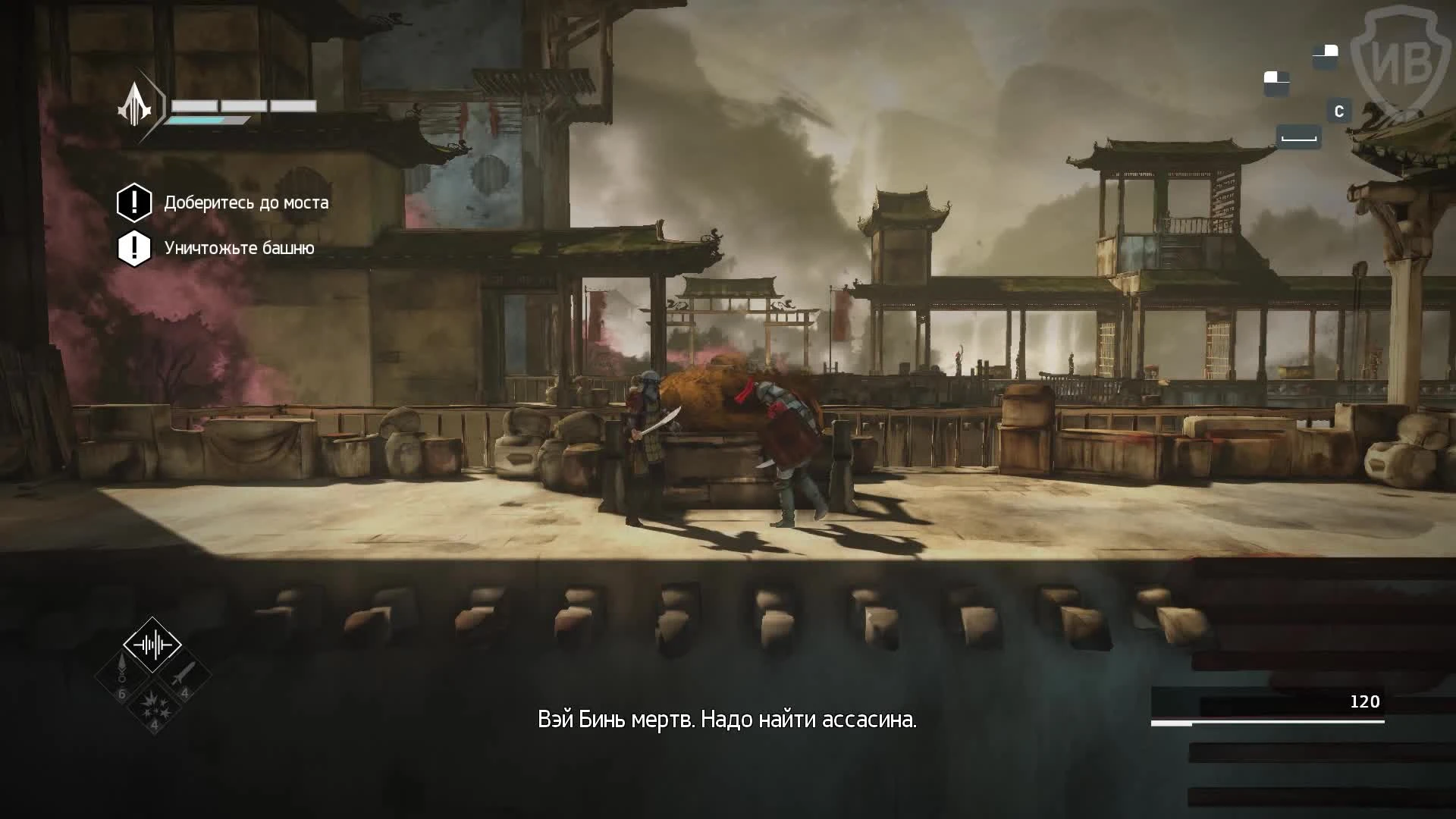Select the noise dart ability in the weapon wheel

pos(152,643)
